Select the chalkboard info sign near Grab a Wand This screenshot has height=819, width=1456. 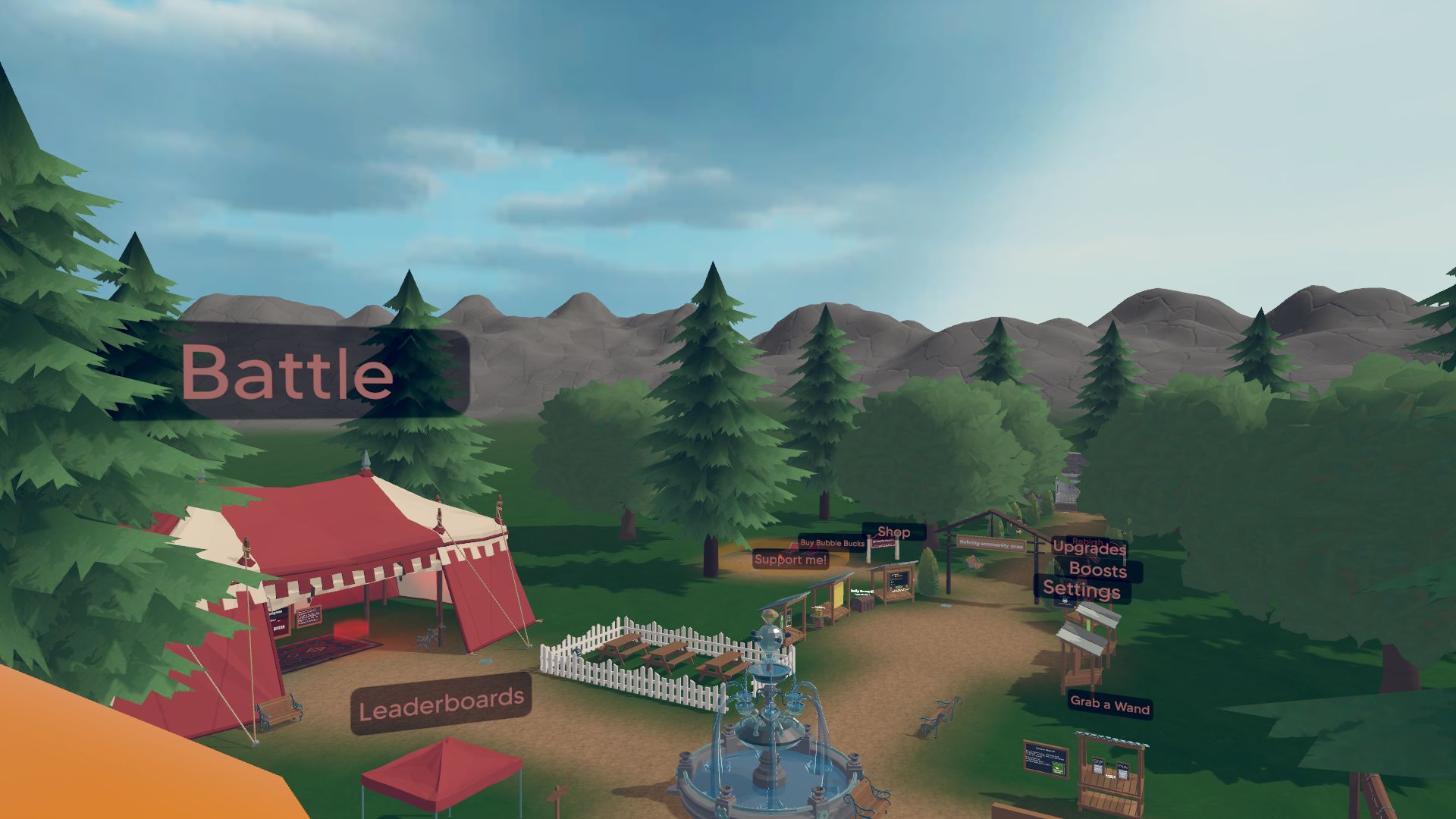pos(1045,761)
